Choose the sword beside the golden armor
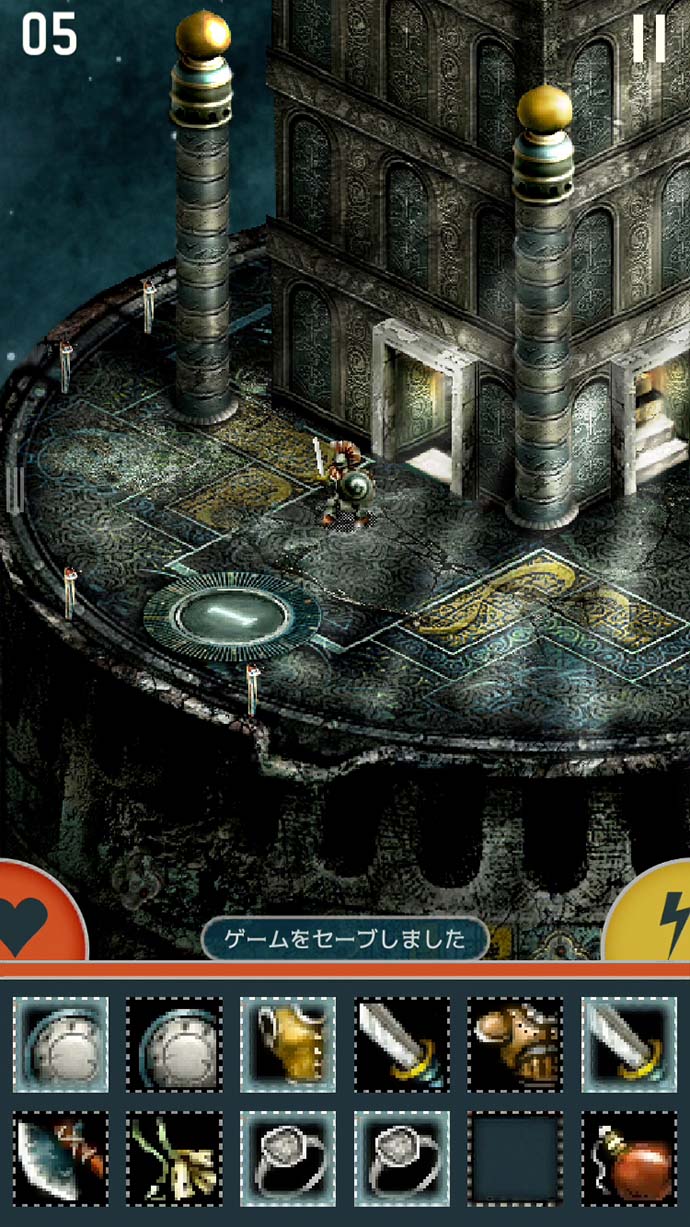Viewport: 690px width, 1227px height. [x=401, y=1044]
